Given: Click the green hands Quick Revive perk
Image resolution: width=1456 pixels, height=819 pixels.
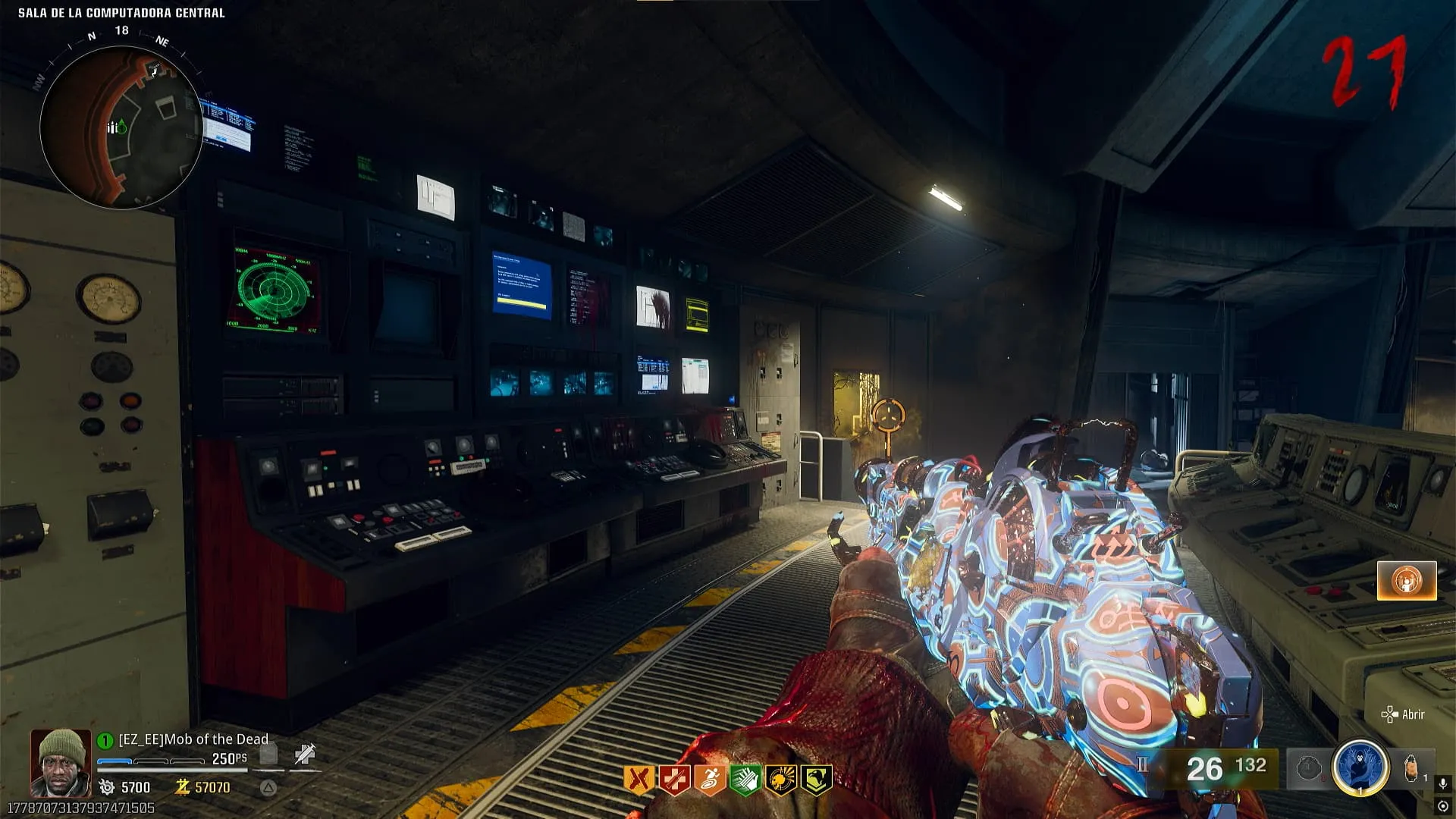Looking at the screenshot, I should click(745, 780).
